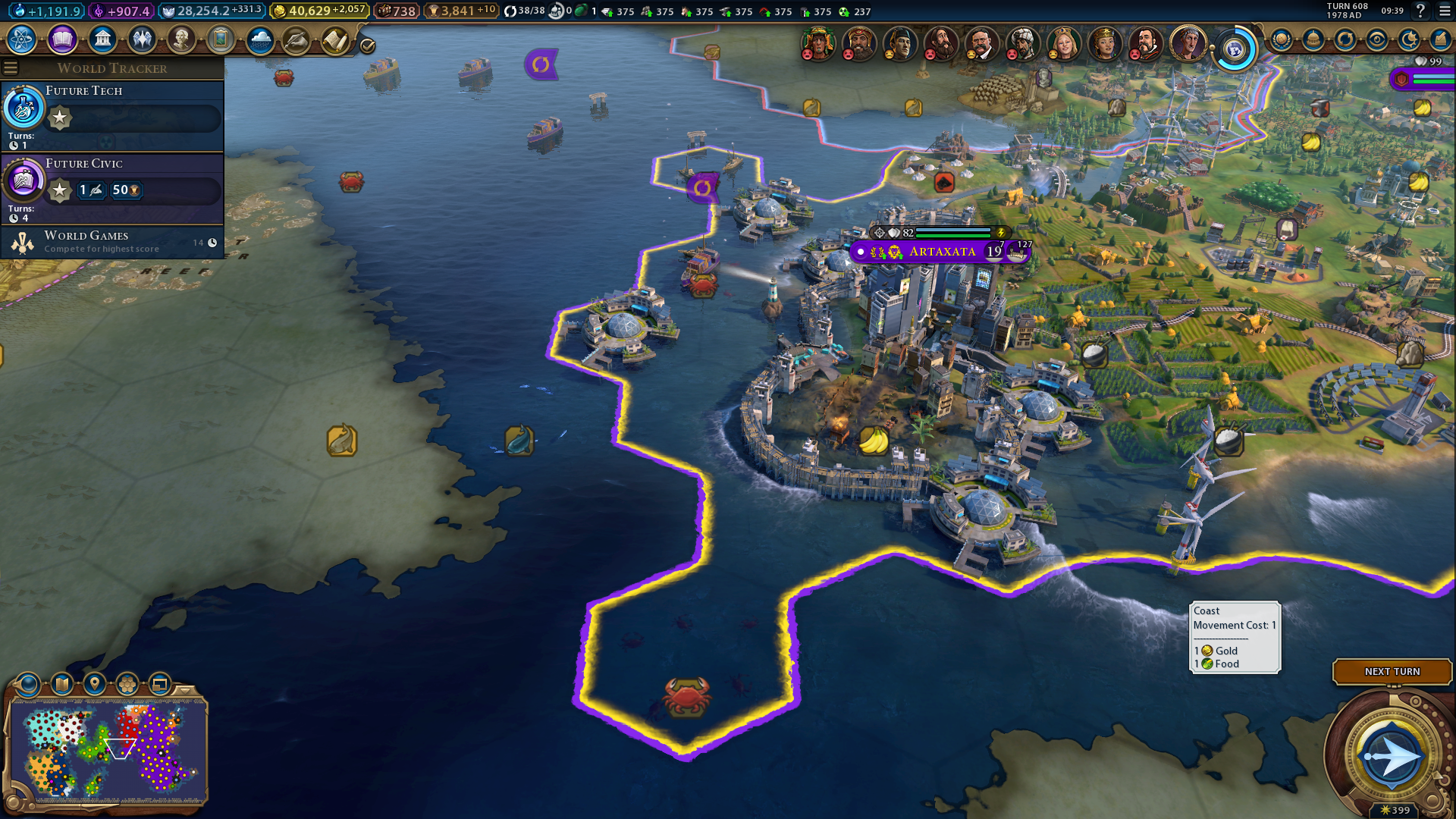Open the main game menu button
Screen dimensions: 1456x819
click(1445, 11)
